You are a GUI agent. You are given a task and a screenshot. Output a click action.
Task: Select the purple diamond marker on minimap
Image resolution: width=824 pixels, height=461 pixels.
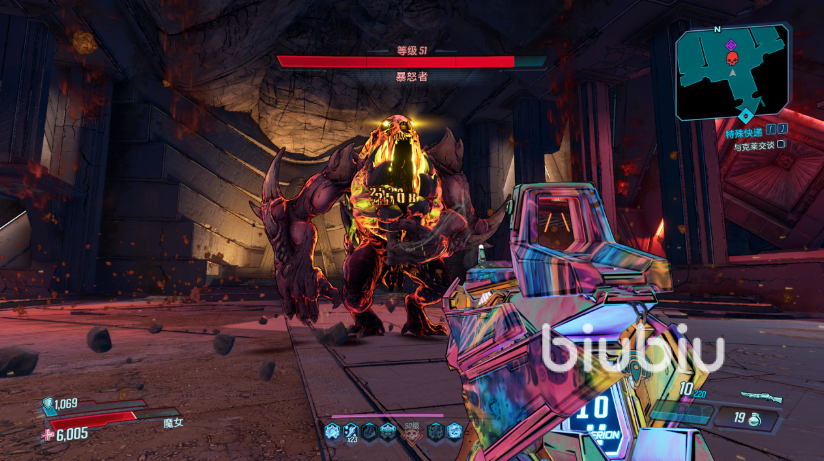coord(731,44)
